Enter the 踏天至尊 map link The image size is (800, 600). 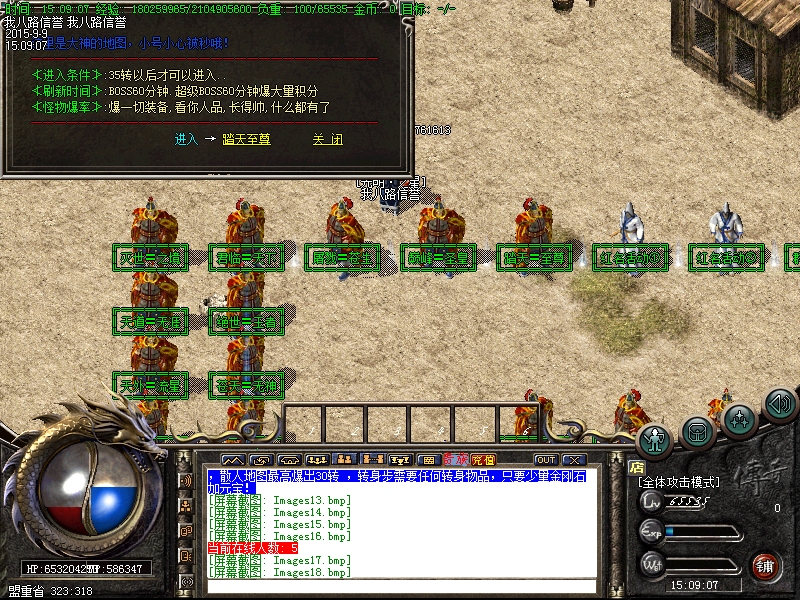(x=246, y=140)
